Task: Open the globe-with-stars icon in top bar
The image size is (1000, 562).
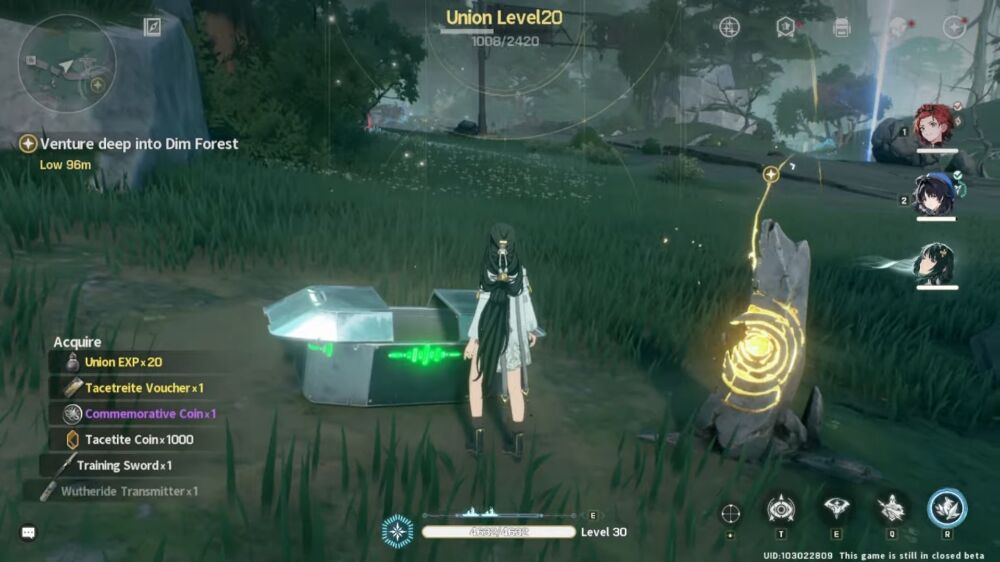Action: (730, 27)
